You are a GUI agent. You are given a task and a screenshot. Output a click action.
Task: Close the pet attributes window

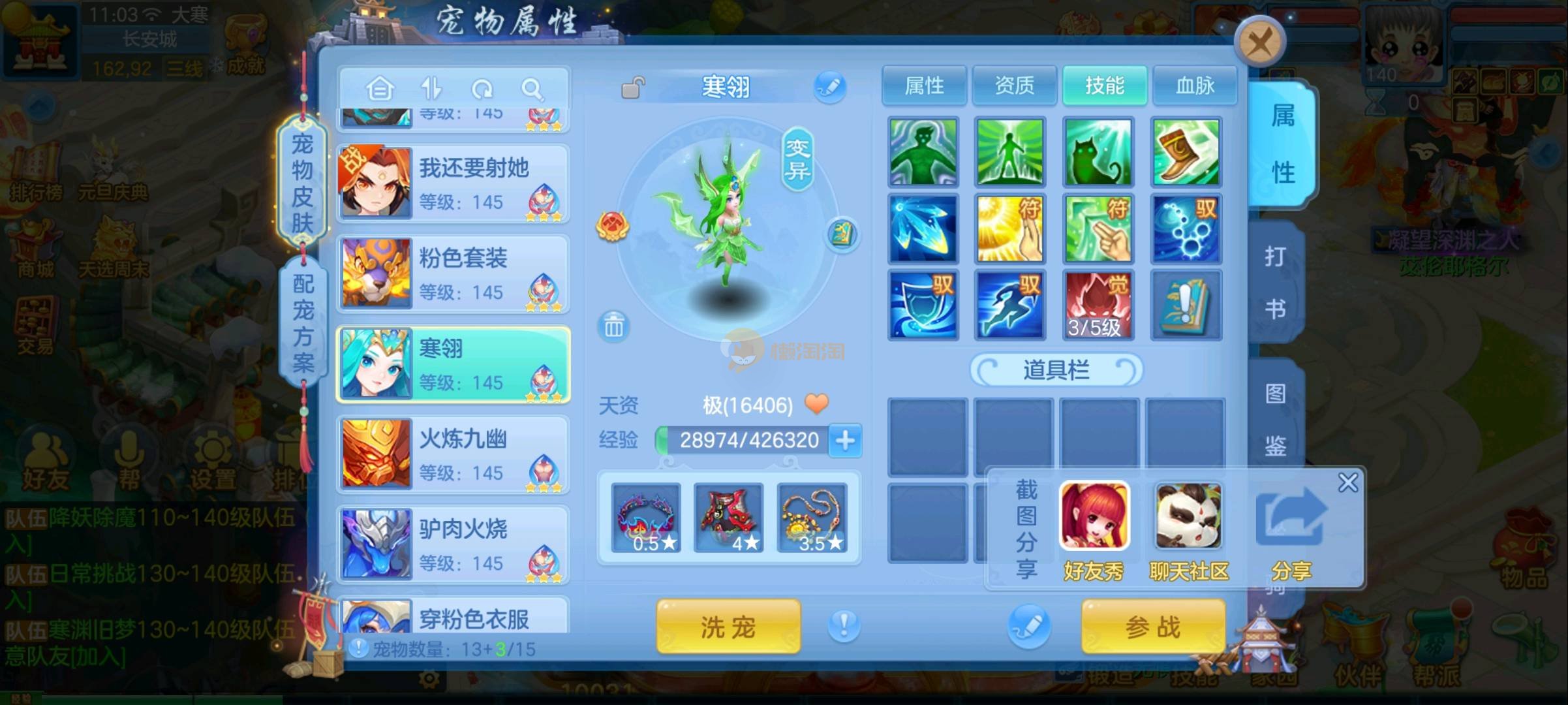1259,44
